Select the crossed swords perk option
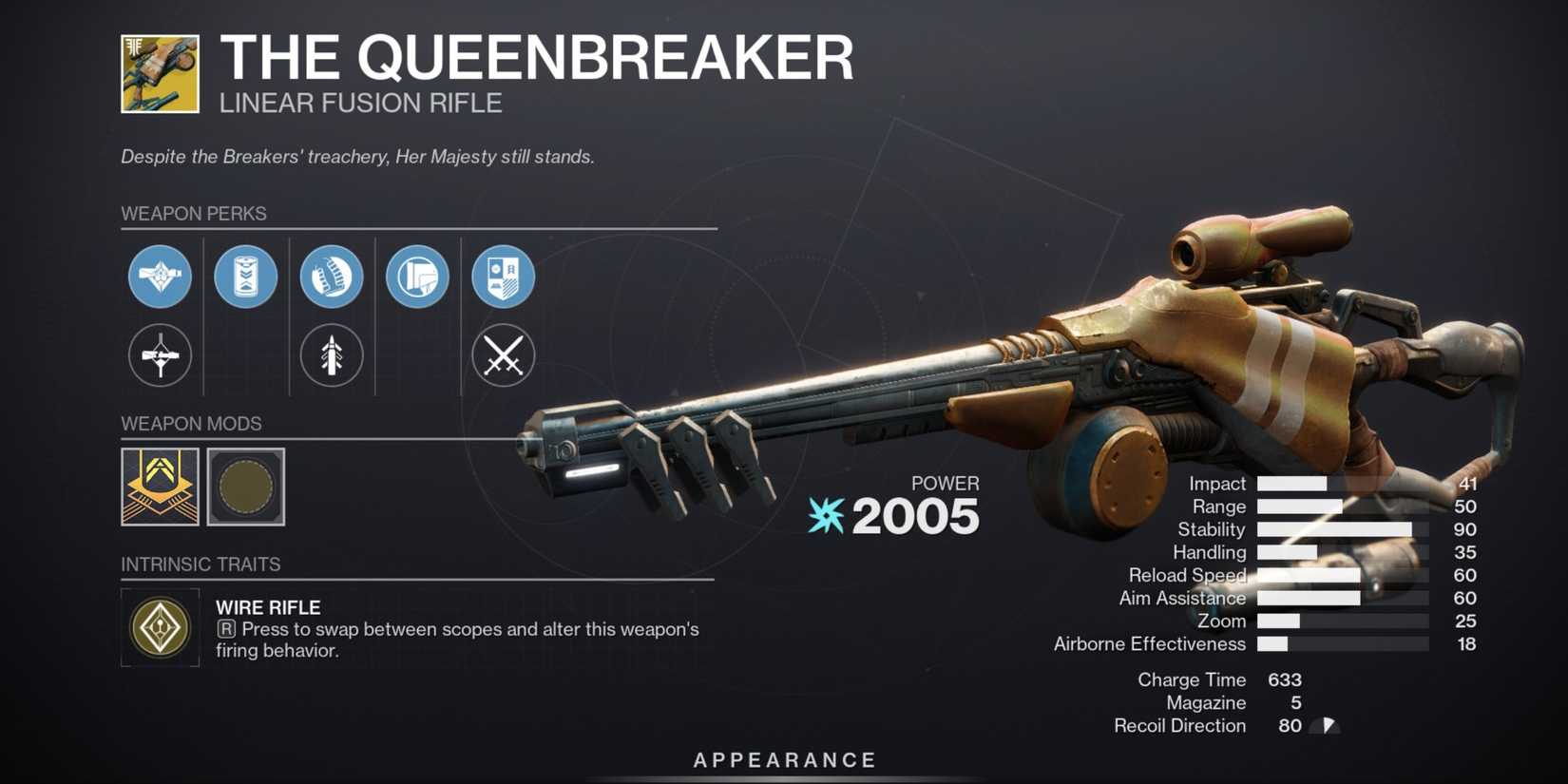The width and height of the screenshot is (1568, 784). click(503, 355)
